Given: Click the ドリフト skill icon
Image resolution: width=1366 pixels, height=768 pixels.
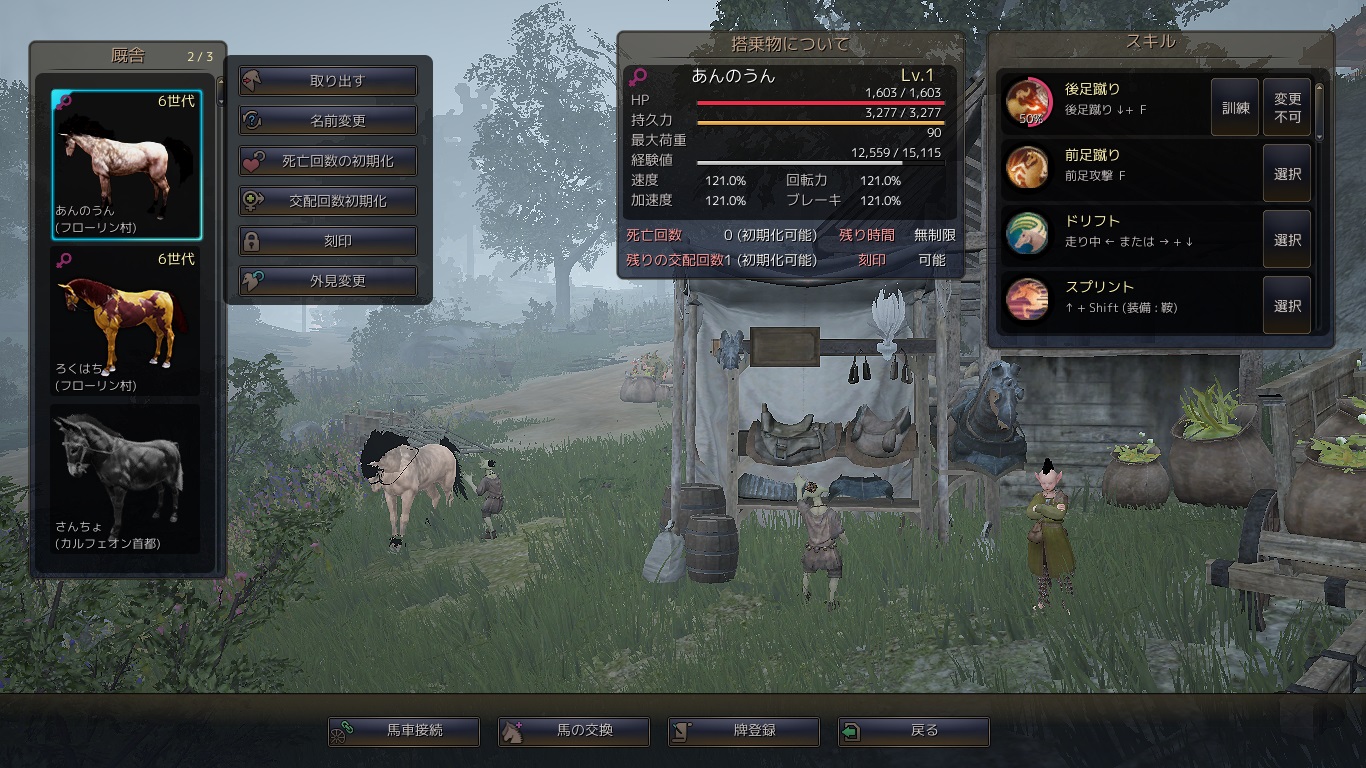Looking at the screenshot, I should coord(1027,232).
